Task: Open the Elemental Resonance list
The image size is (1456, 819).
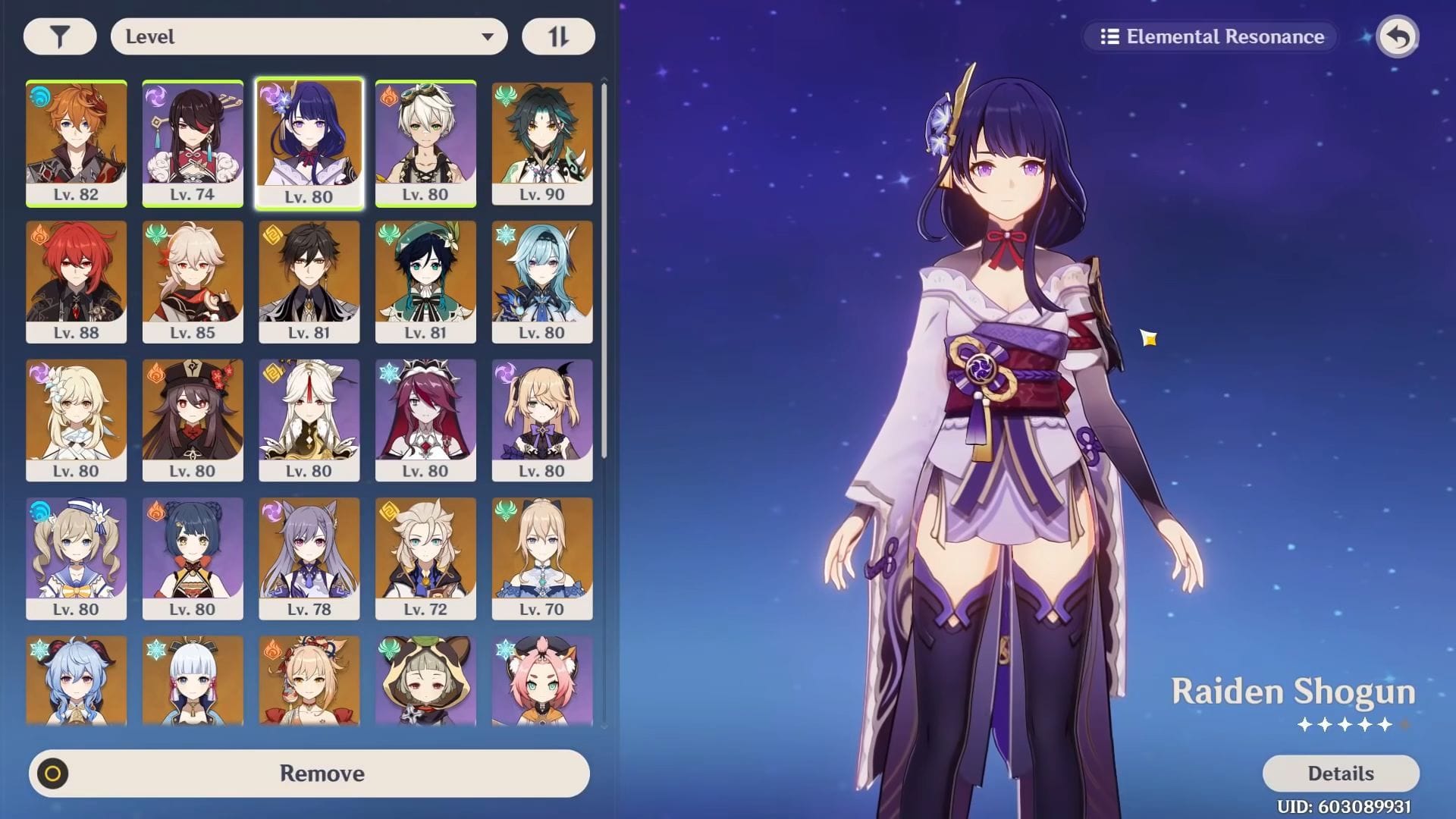Action: pyautogui.click(x=1211, y=36)
